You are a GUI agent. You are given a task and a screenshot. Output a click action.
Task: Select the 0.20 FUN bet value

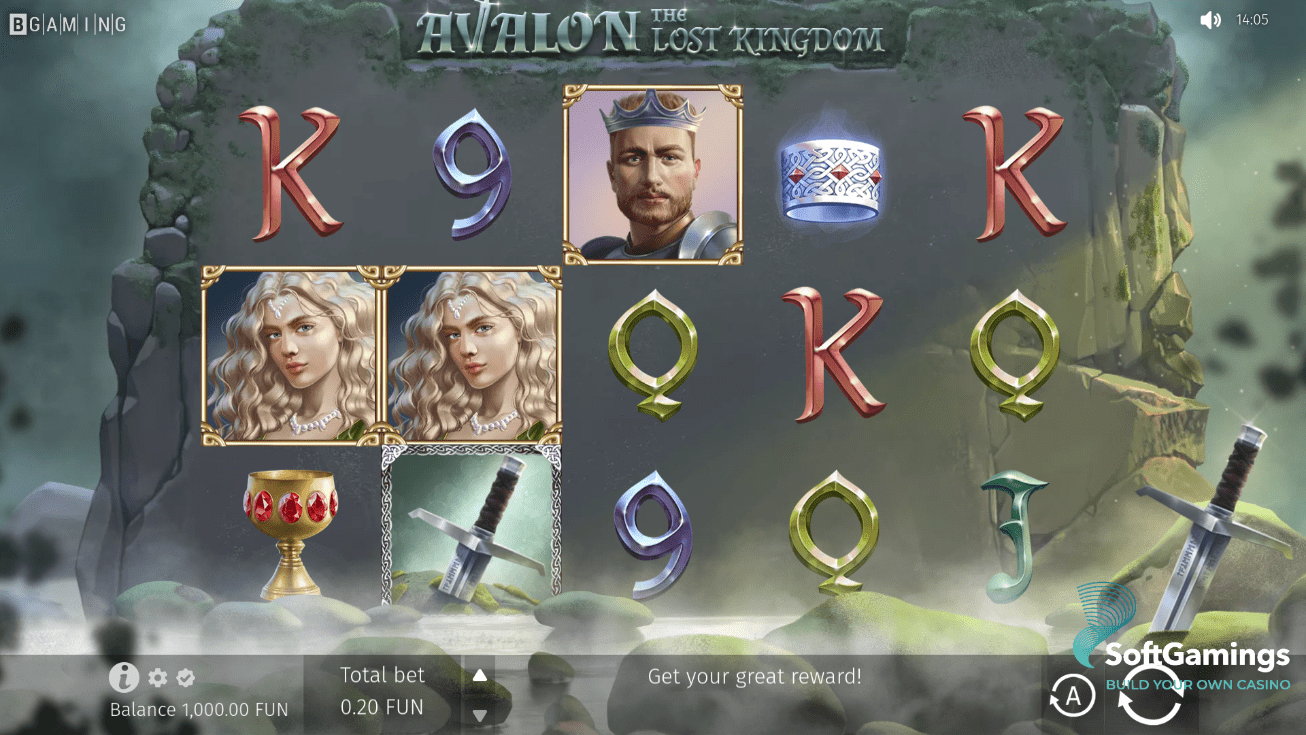[383, 705]
